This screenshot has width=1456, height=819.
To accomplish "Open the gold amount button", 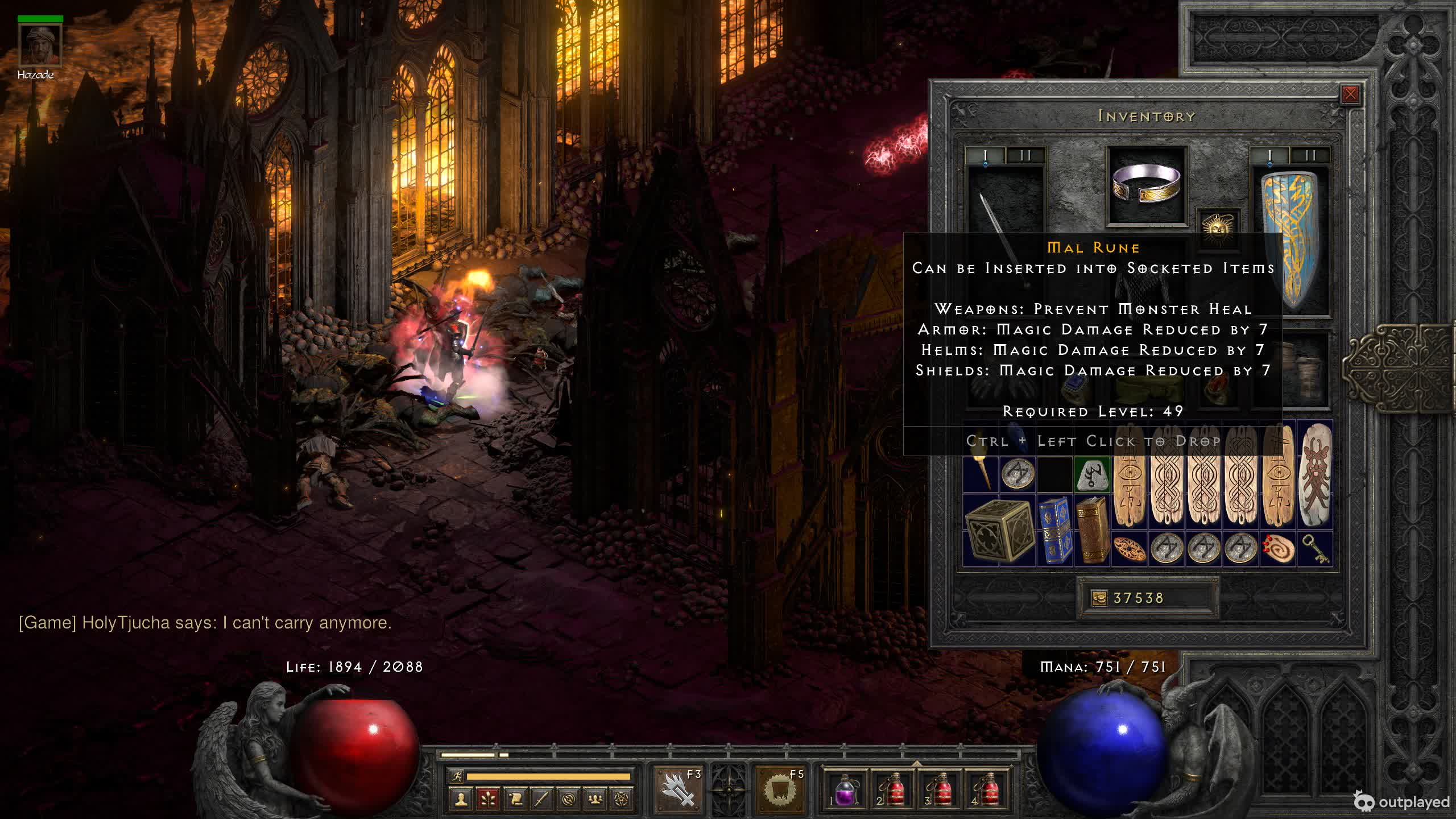I will tap(1099, 598).
